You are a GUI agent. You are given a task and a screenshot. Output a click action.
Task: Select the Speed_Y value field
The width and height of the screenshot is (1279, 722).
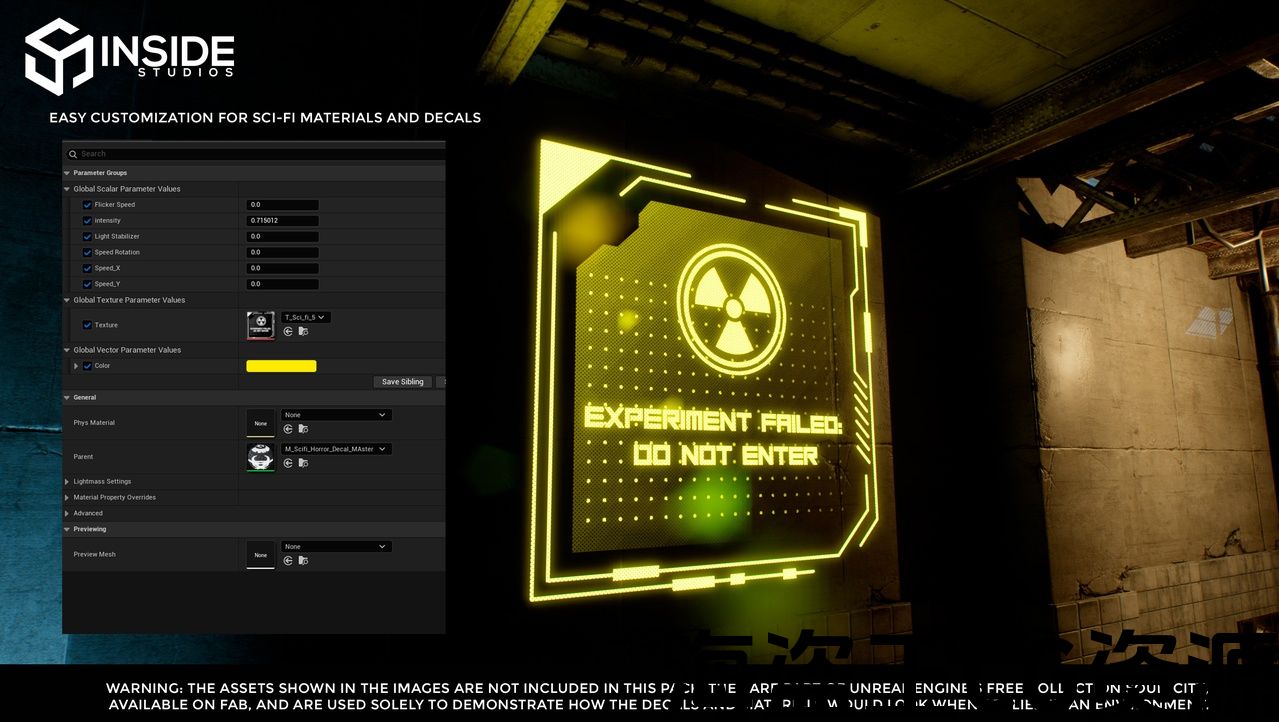(x=282, y=284)
